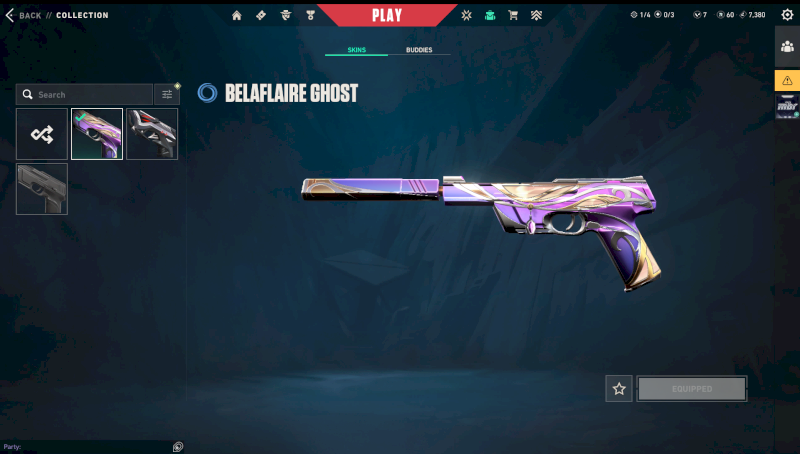Choose the random skin shuffle tile

pyautogui.click(x=42, y=134)
